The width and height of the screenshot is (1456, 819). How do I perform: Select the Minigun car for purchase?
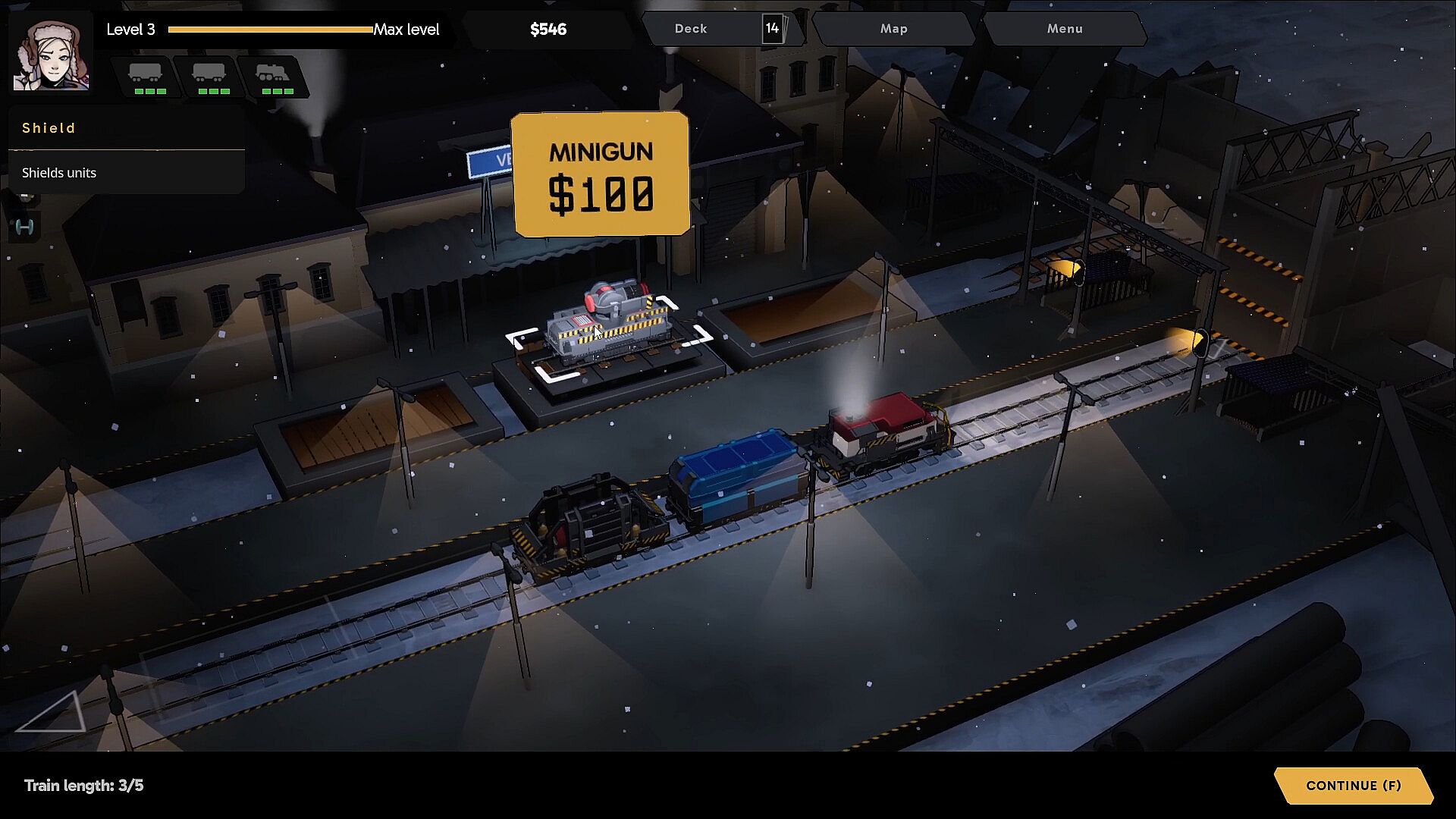[609, 326]
